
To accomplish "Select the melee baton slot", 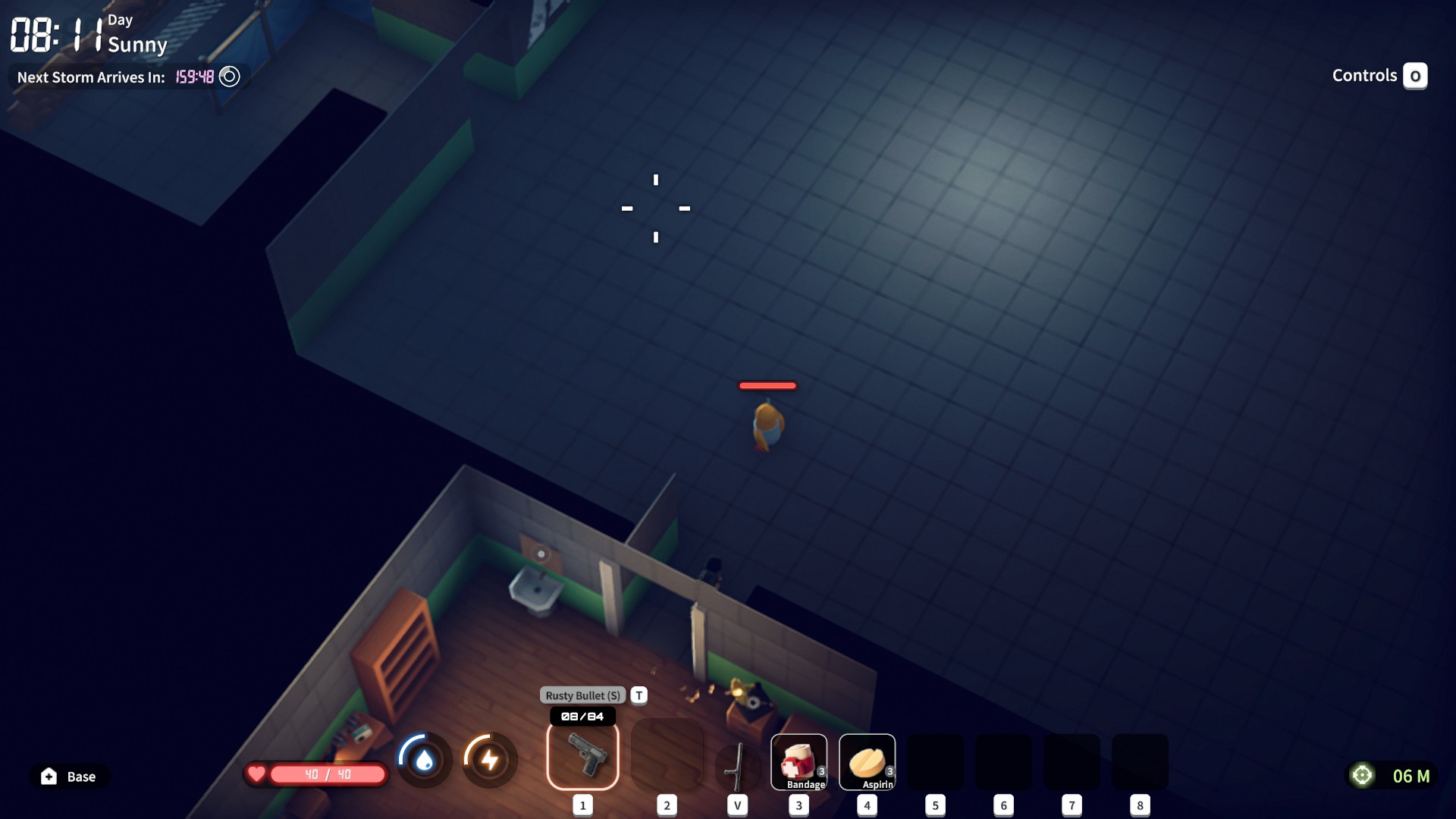I will (737, 766).
